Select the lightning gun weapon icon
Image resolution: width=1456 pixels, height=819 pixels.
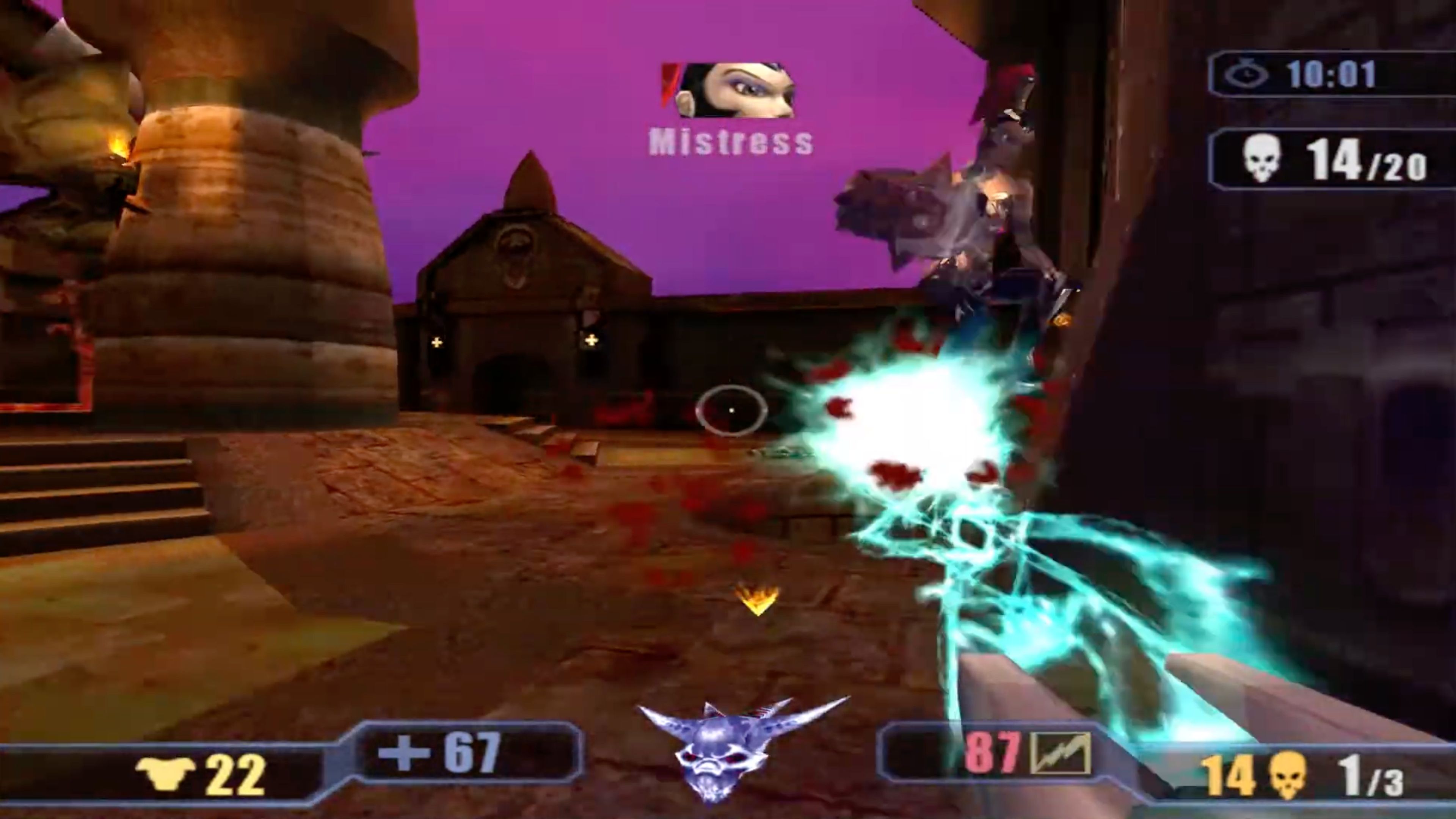pos(1060,753)
